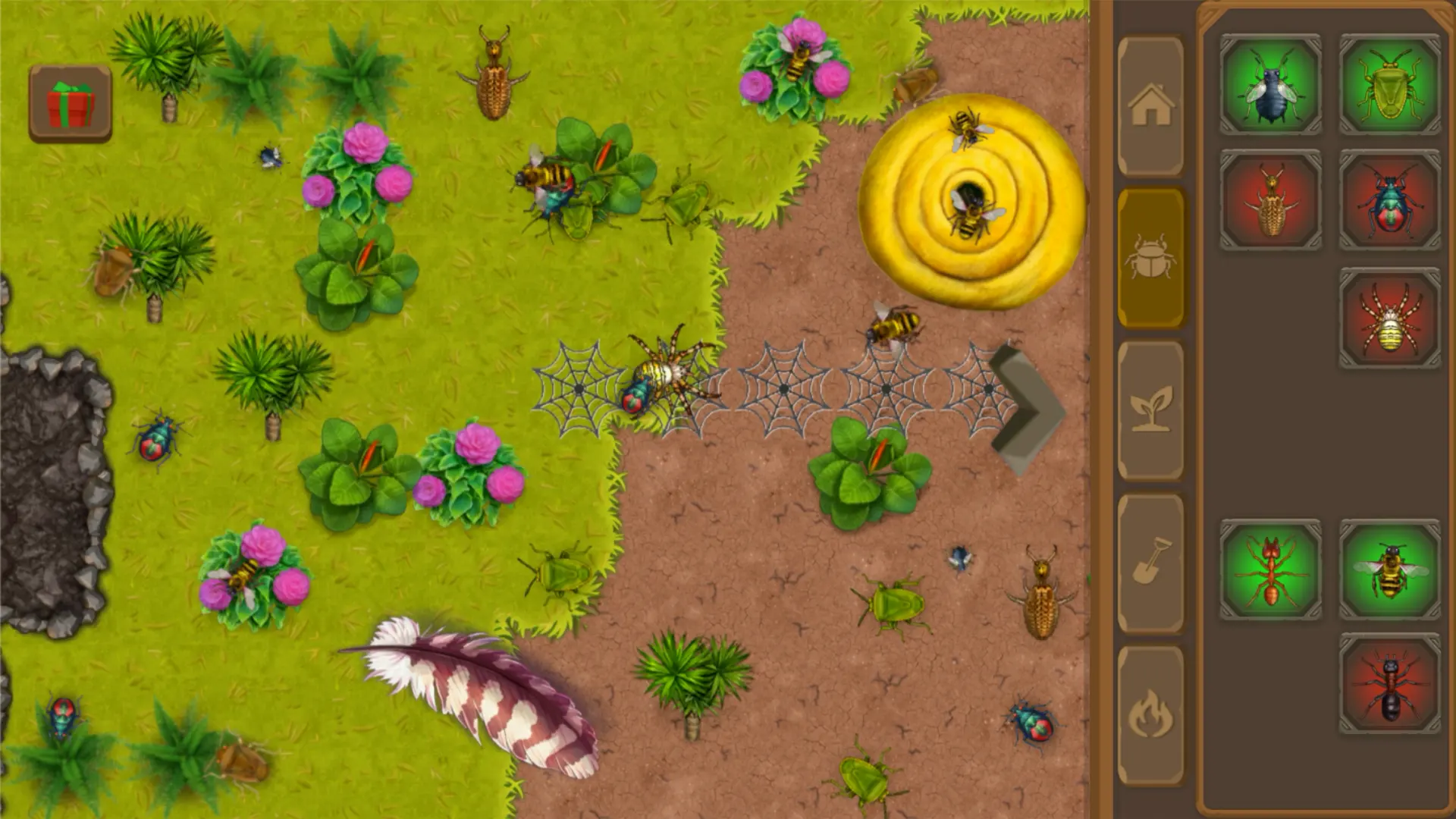Select the green-framed blue fly tile
Viewport: 1456px width, 819px height.
[x=1270, y=85]
